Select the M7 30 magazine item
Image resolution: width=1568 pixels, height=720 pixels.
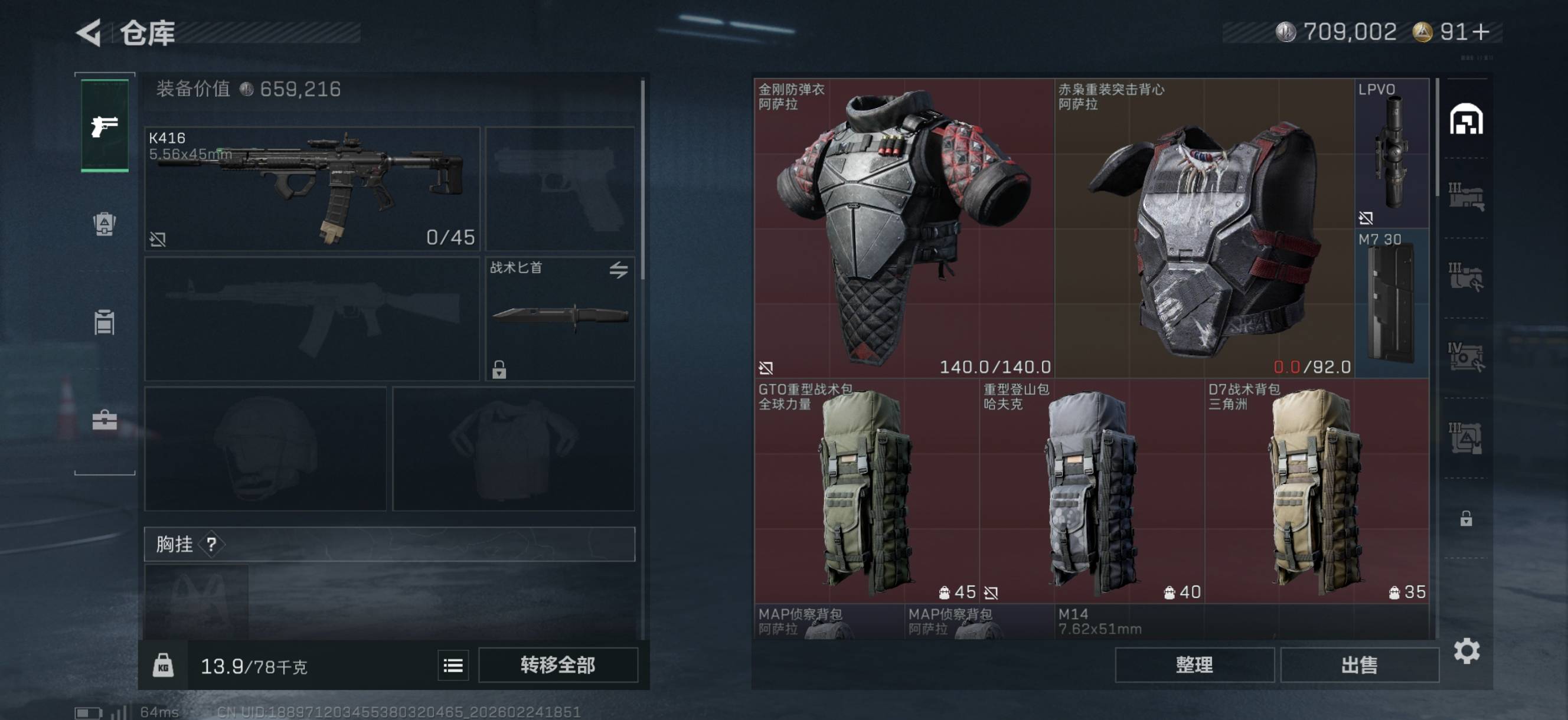click(x=1391, y=303)
